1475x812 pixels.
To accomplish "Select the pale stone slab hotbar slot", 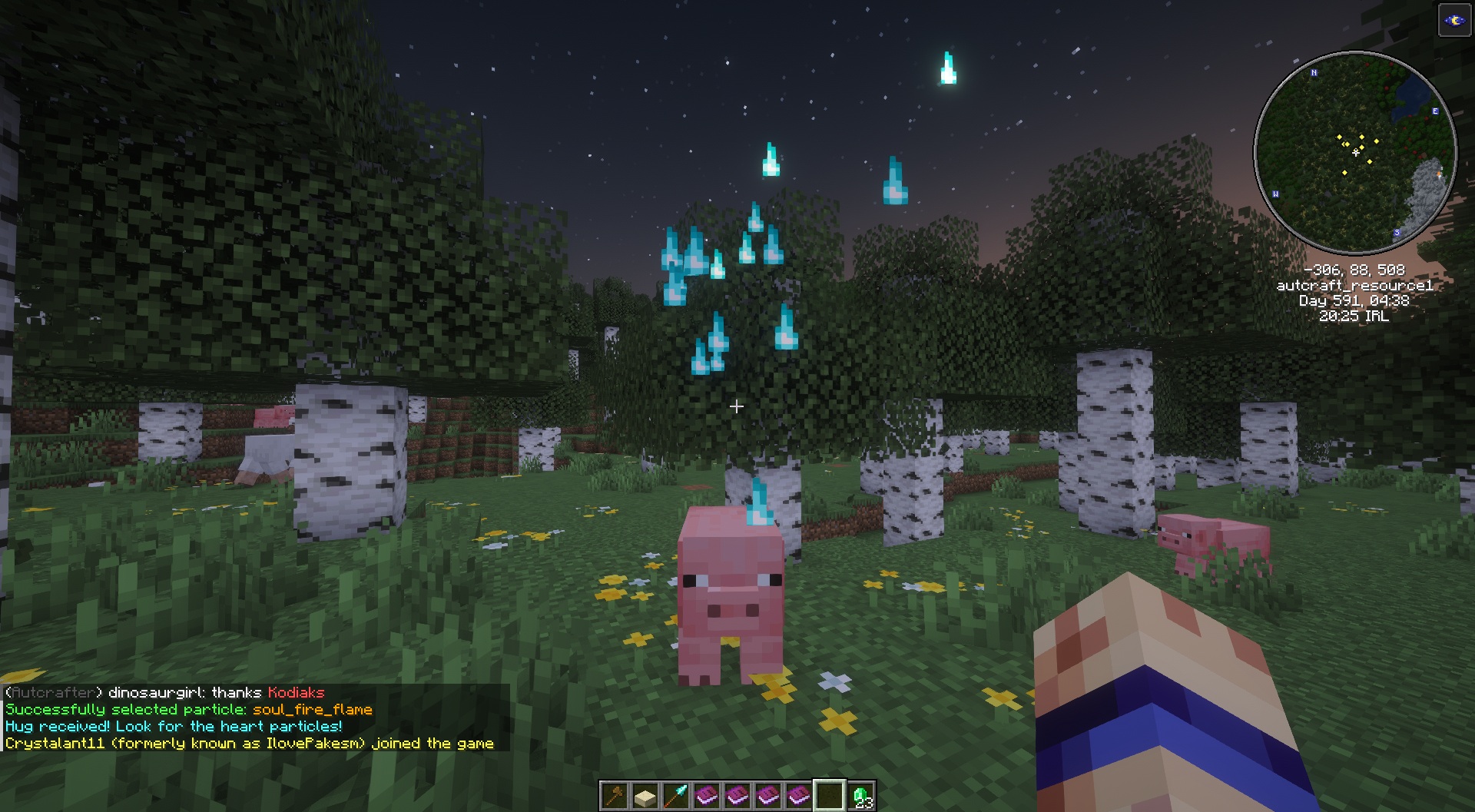I will pos(645,796).
